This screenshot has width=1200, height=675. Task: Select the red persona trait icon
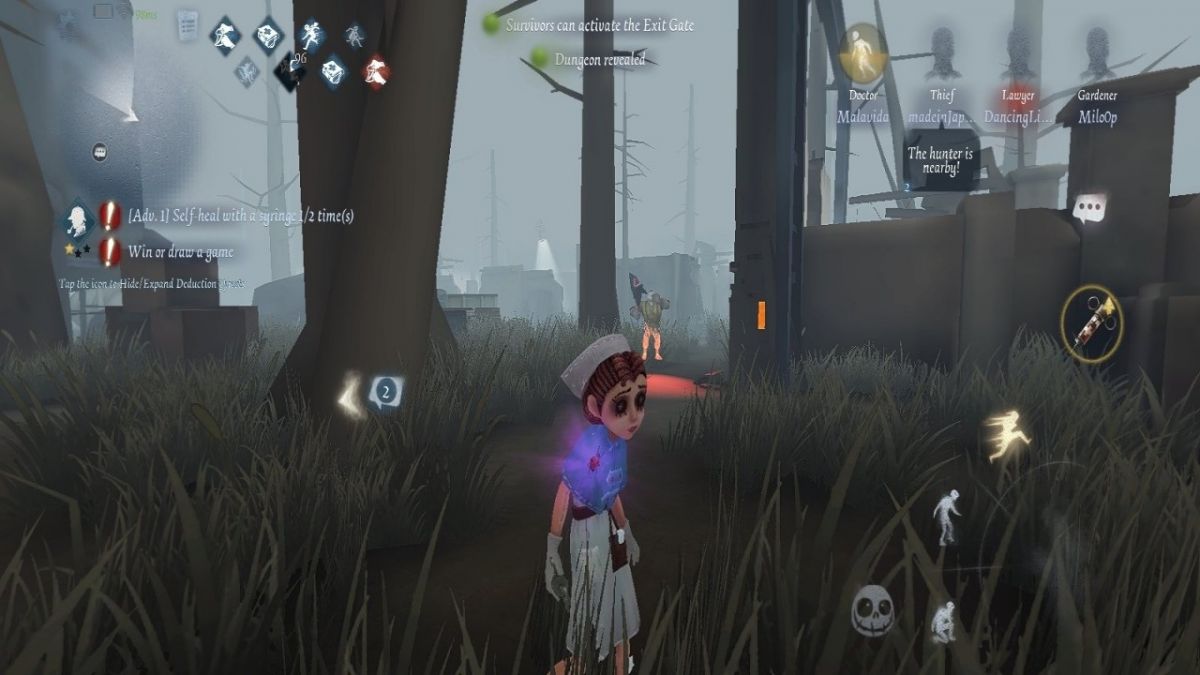(376, 71)
